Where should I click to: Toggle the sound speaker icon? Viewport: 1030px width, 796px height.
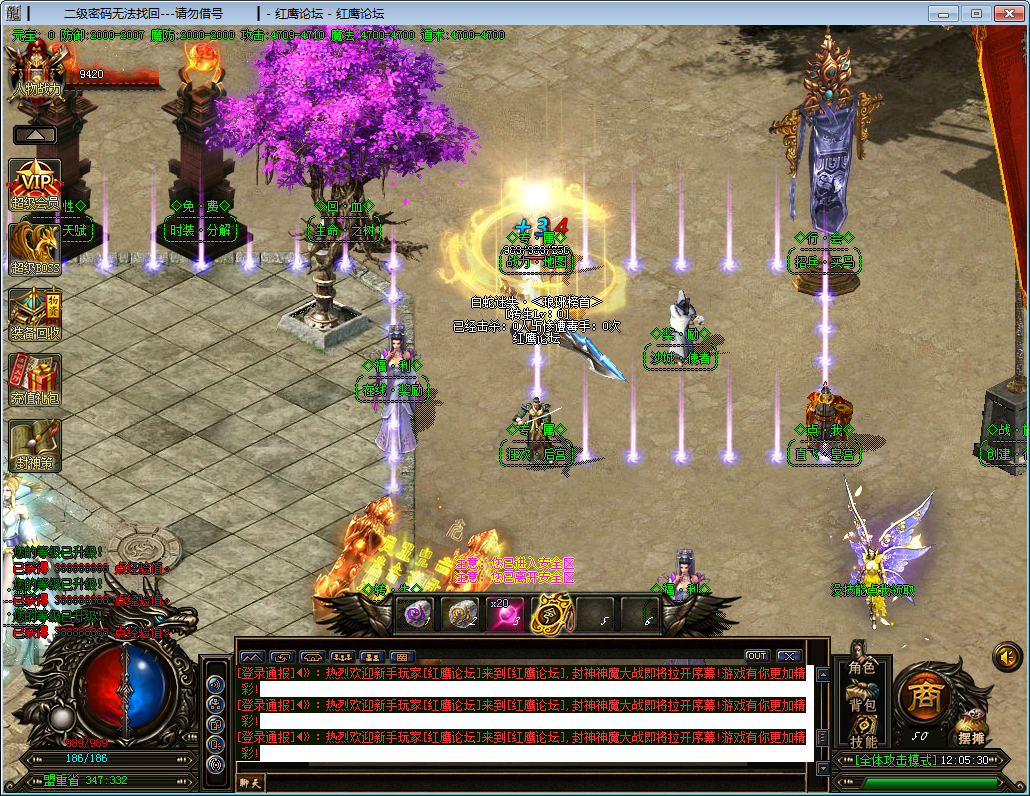(x=1007, y=656)
